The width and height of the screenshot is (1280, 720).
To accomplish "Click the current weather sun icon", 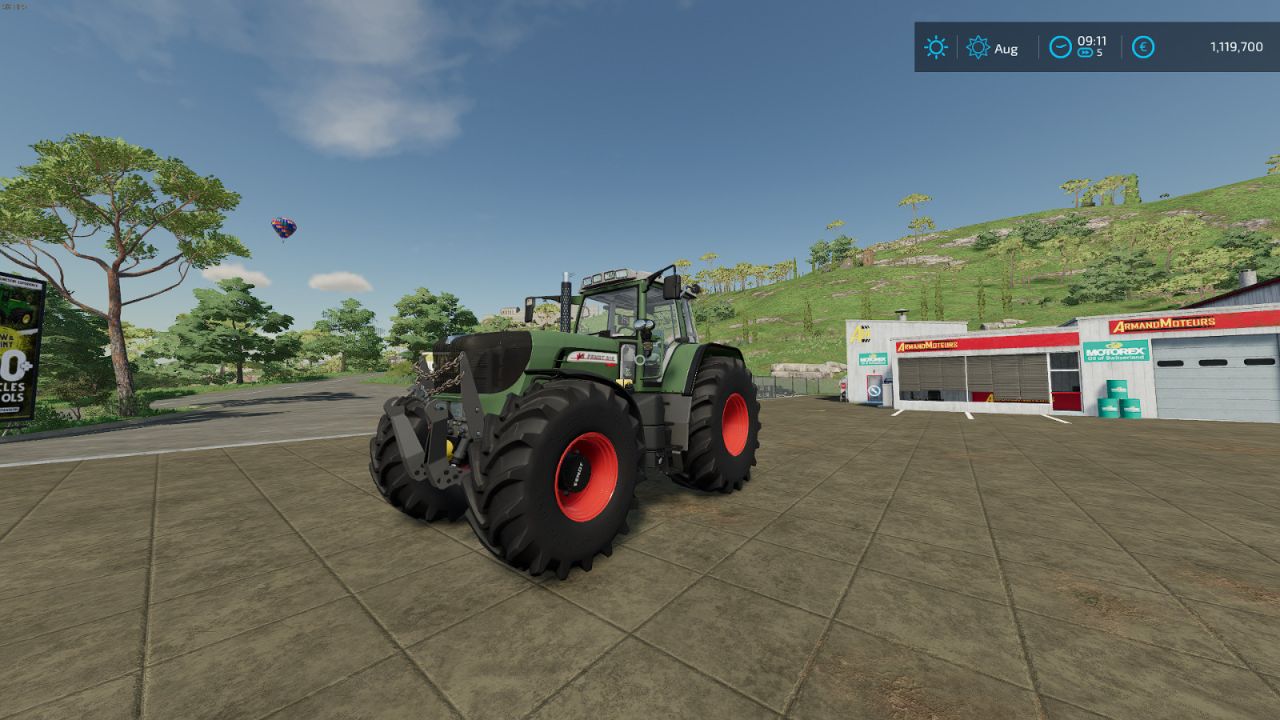I will pyautogui.click(x=934, y=46).
